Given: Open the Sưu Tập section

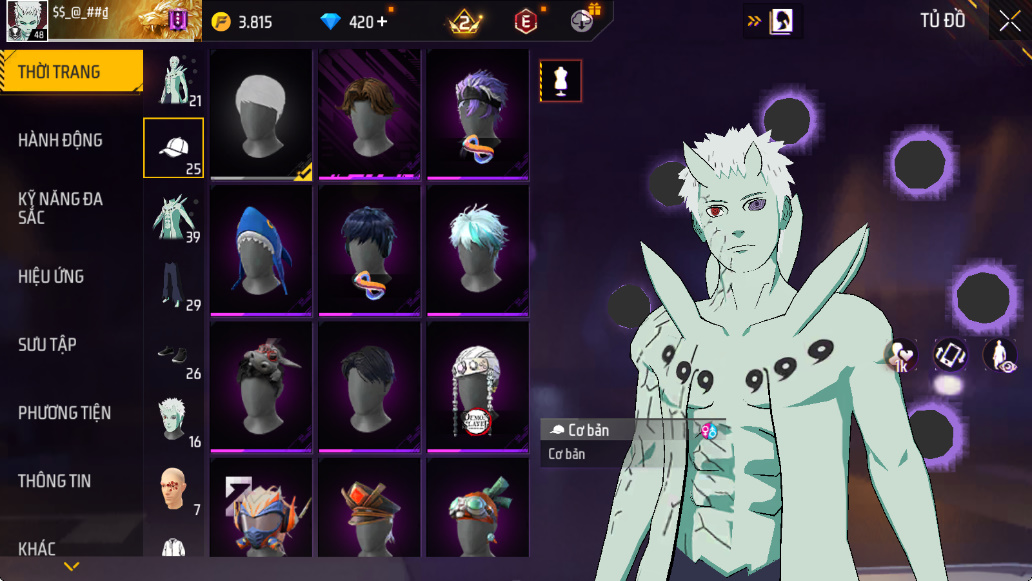Looking at the screenshot, I should (47, 344).
